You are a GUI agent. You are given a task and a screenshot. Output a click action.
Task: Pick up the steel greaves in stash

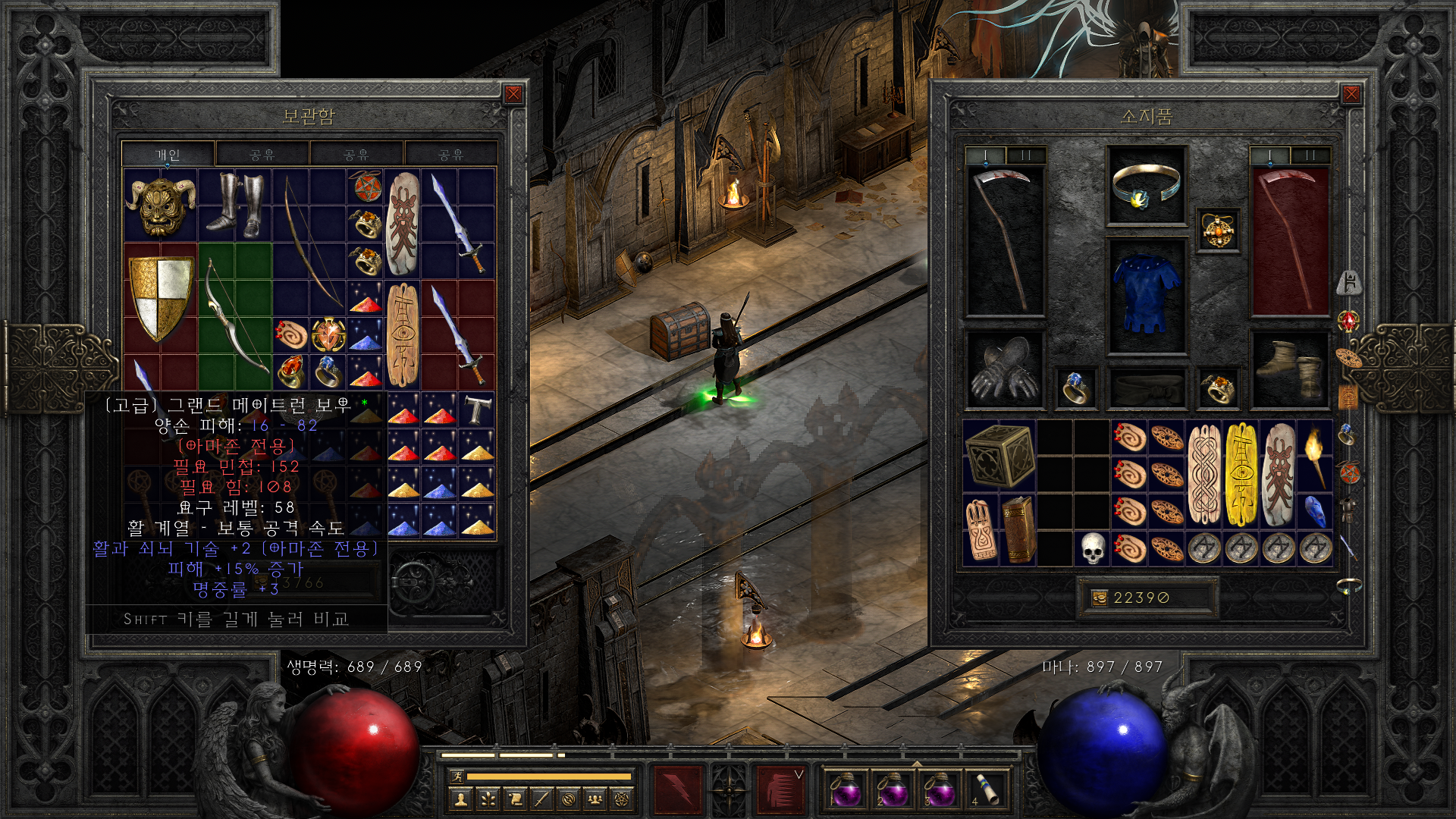tap(234, 203)
